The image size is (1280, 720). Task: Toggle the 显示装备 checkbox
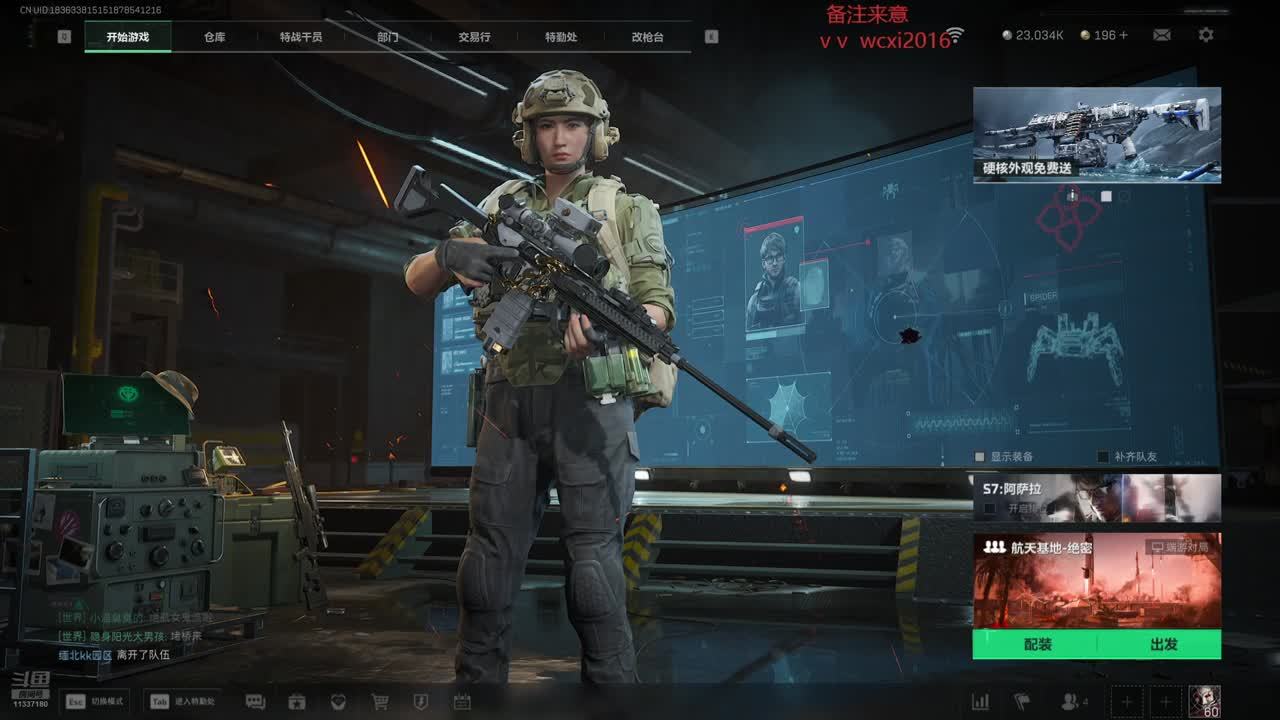(x=980, y=457)
